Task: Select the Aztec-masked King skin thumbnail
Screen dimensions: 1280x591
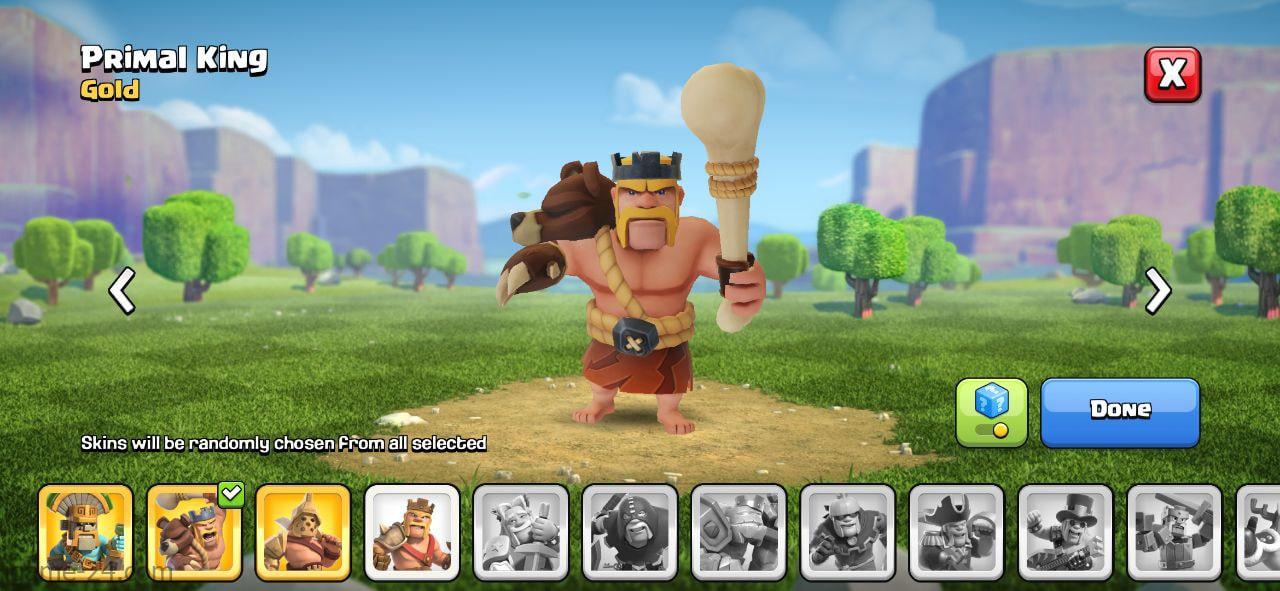Action: (x=85, y=532)
